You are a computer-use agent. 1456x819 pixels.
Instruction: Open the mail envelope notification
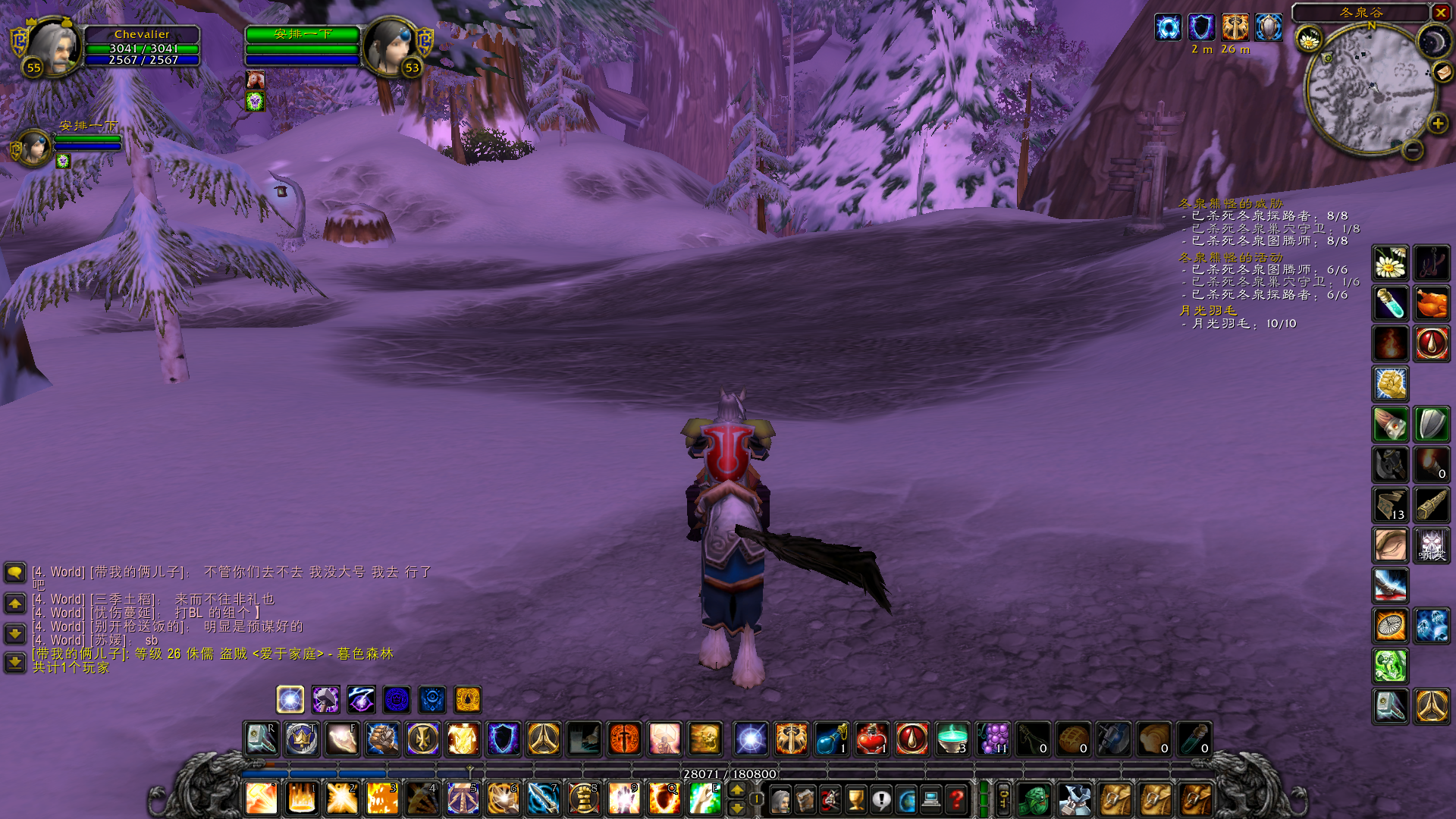coord(1442,72)
